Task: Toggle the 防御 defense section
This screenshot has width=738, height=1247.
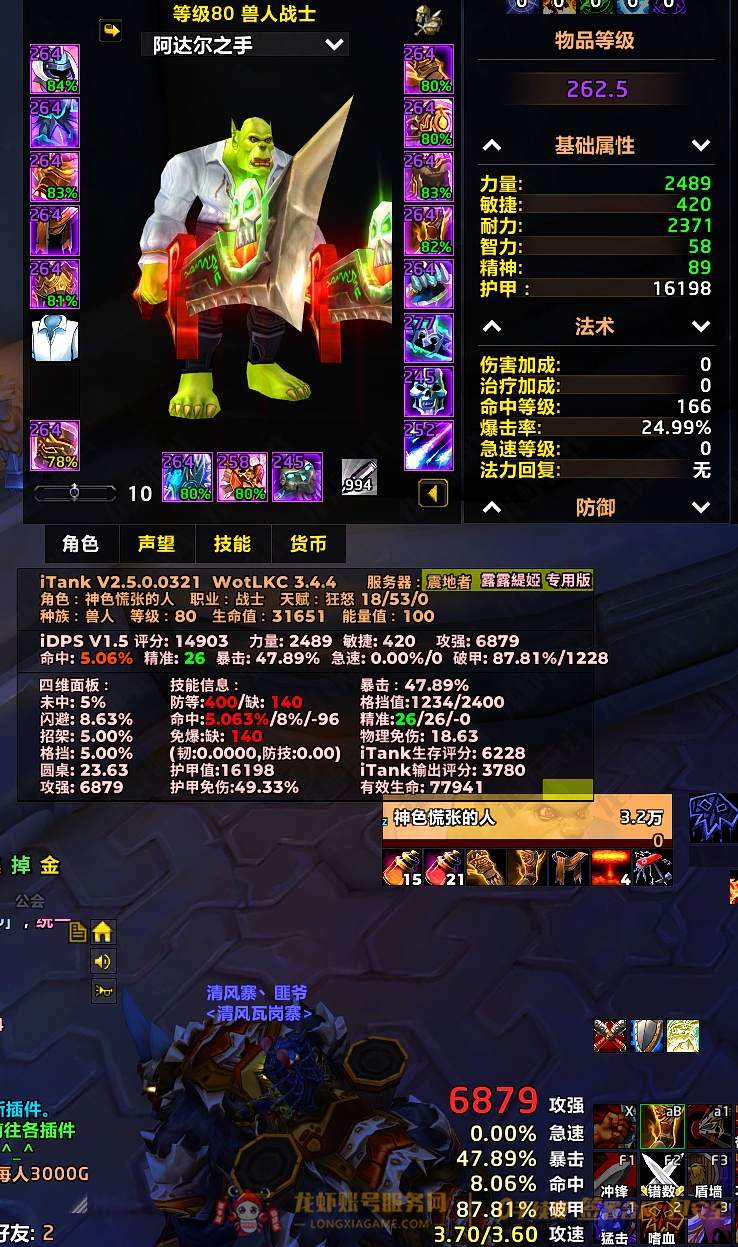Action: [700, 508]
